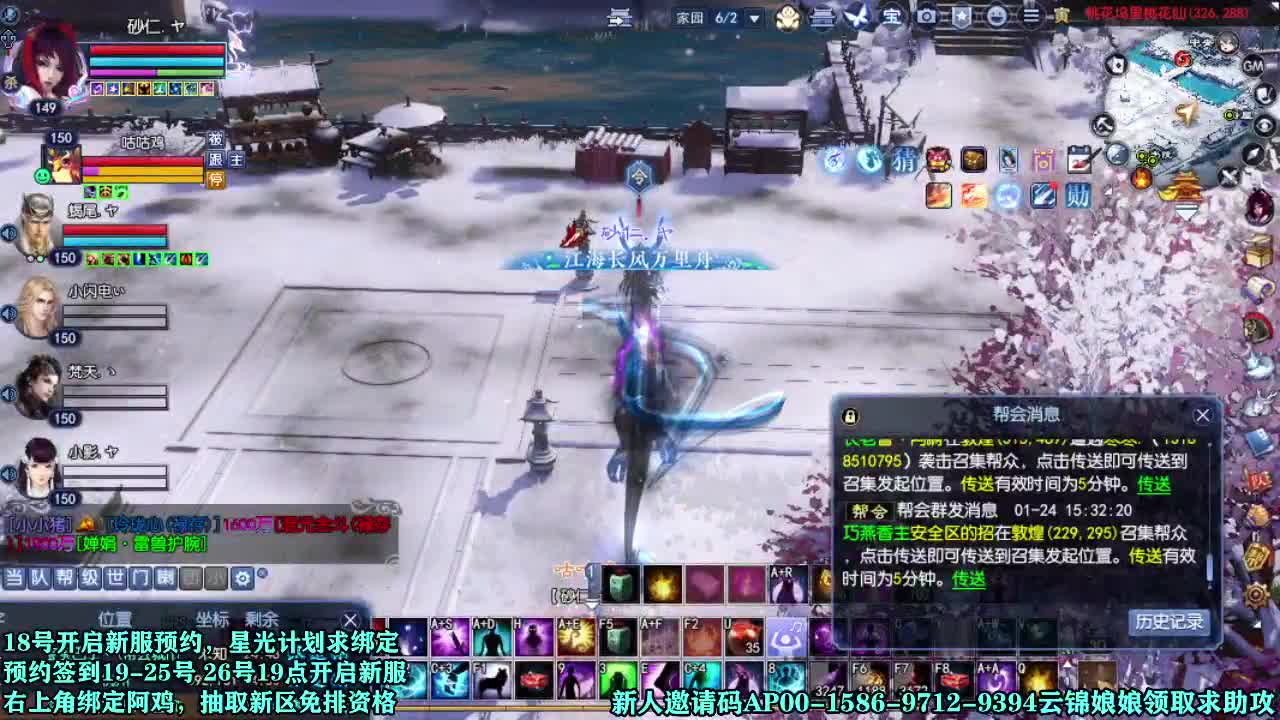
Task: Expand the 家园 6/2 dropdown arrow
Action: click(753, 17)
